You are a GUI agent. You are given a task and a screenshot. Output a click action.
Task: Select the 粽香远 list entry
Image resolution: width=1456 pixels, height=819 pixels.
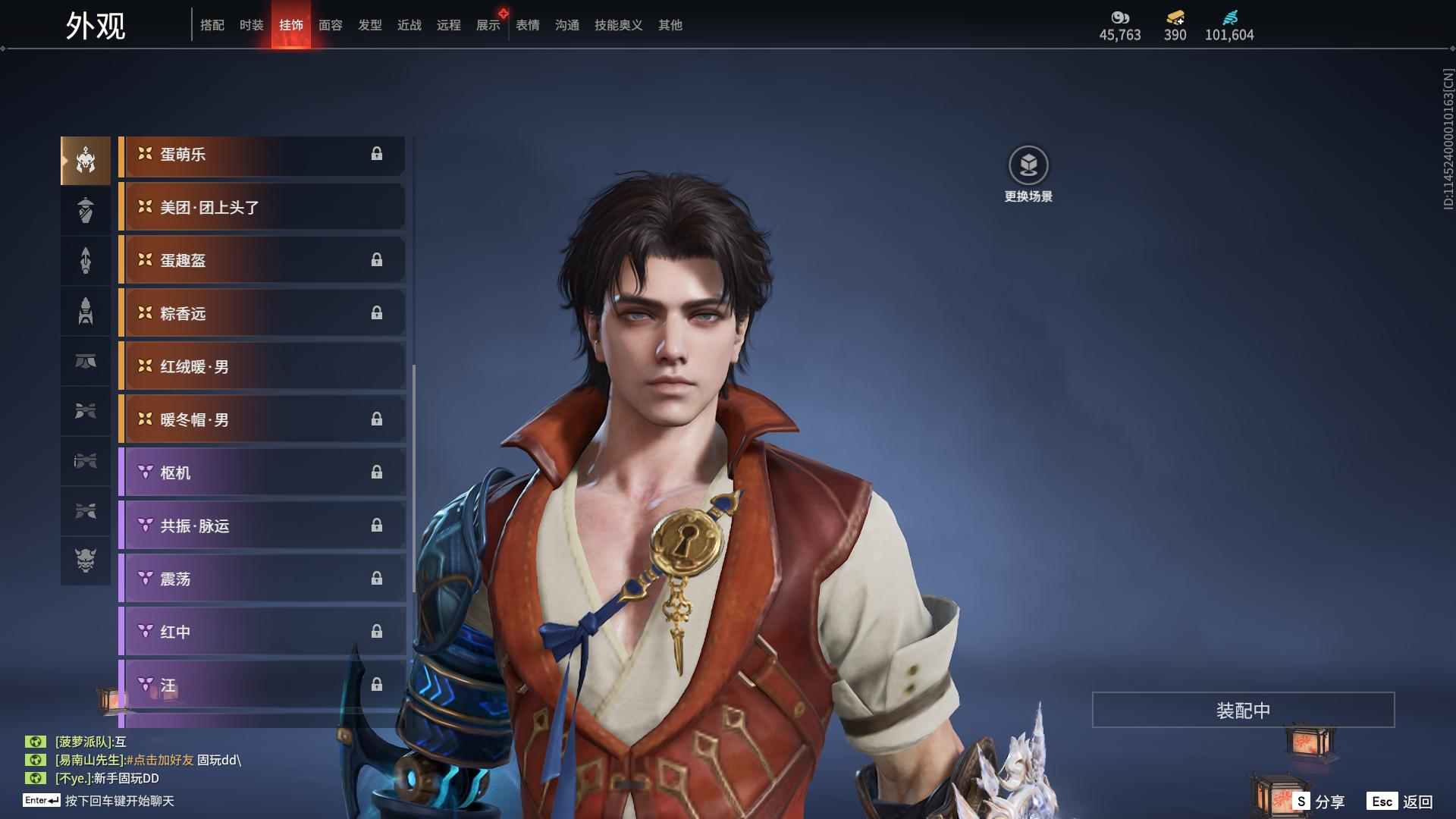click(x=262, y=313)
